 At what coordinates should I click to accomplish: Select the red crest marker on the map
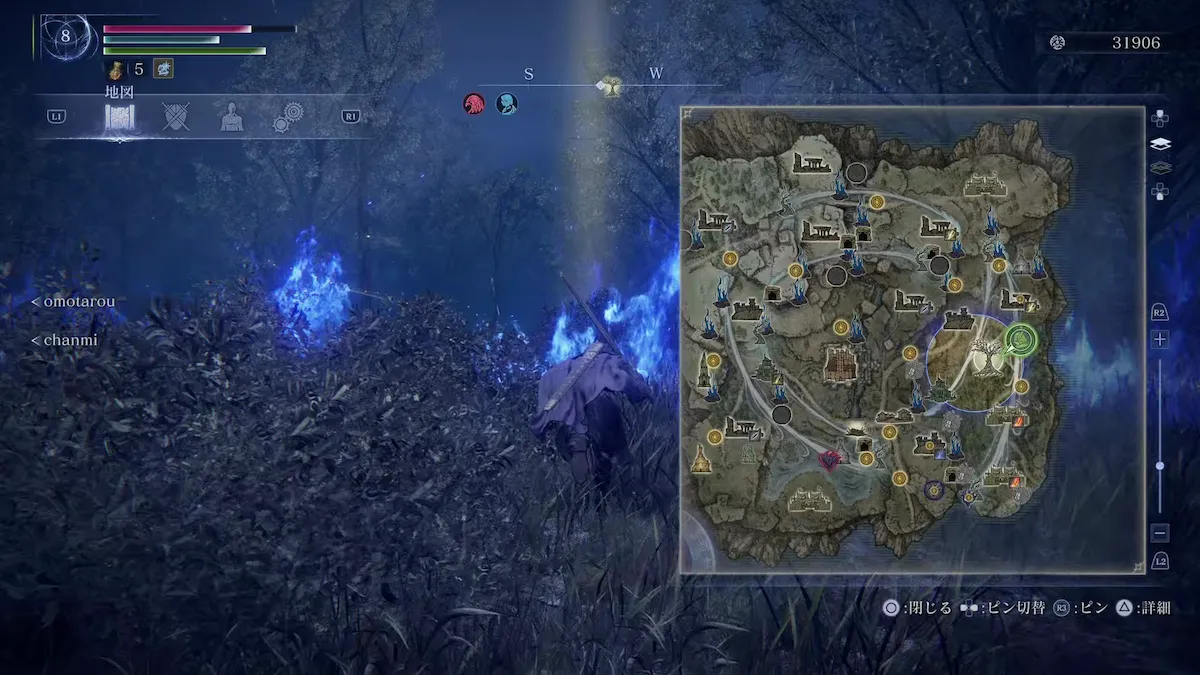(829, 460)
